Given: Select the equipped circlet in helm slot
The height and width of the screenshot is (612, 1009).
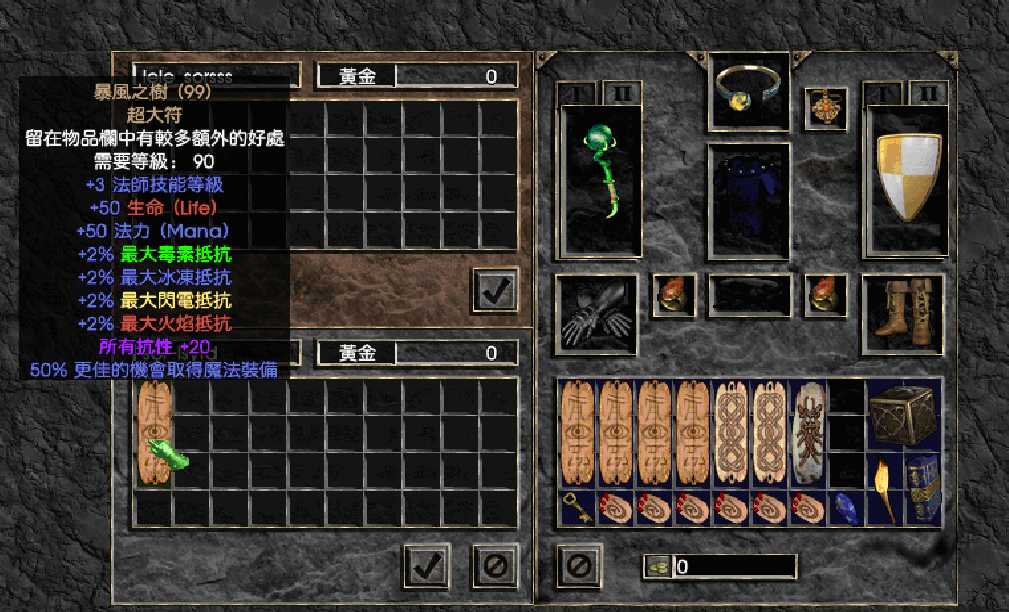Looking at the screenshot, I should (749, 92).
